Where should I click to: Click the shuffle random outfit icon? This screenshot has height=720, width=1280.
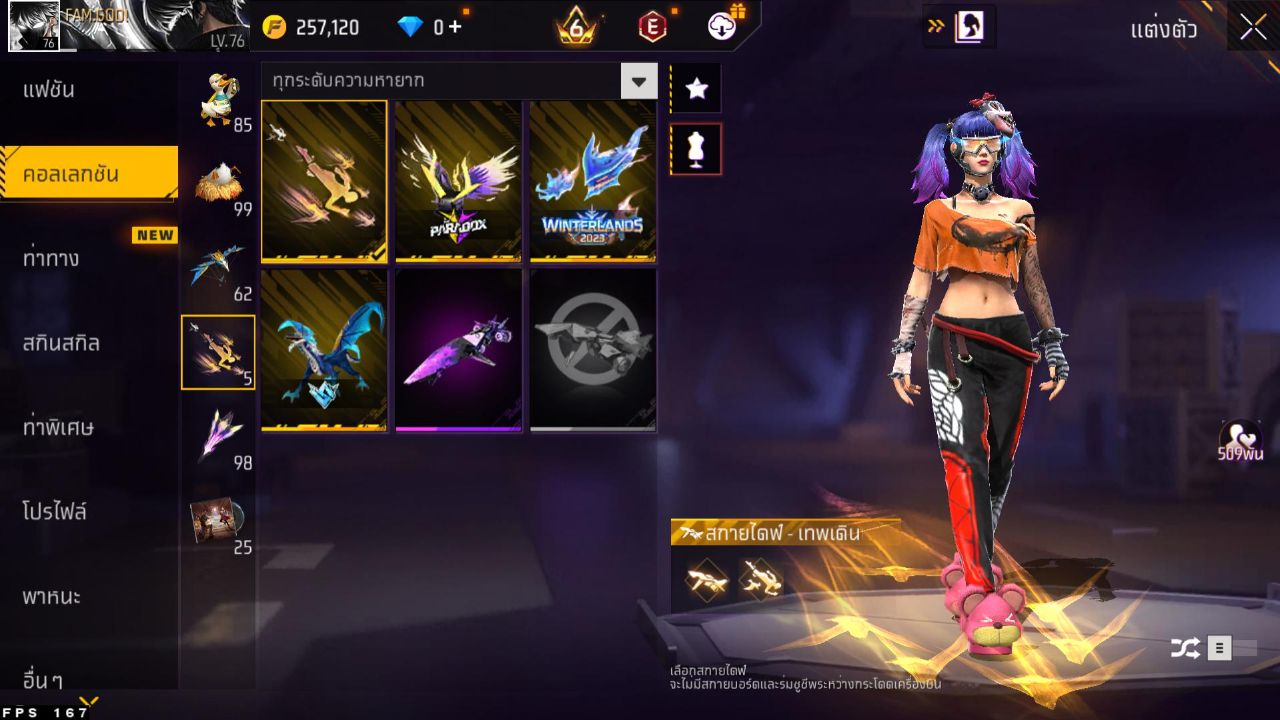tap(1184, 647)
